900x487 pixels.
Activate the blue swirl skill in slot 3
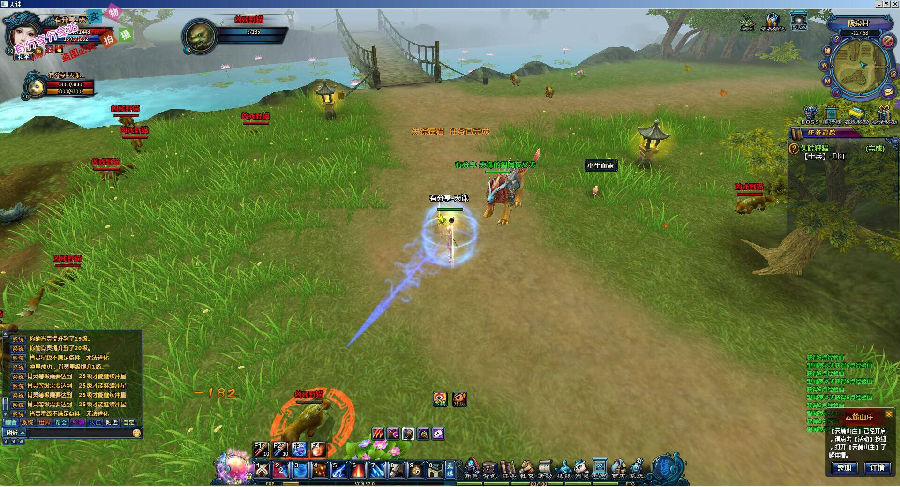tap(299, 469)
